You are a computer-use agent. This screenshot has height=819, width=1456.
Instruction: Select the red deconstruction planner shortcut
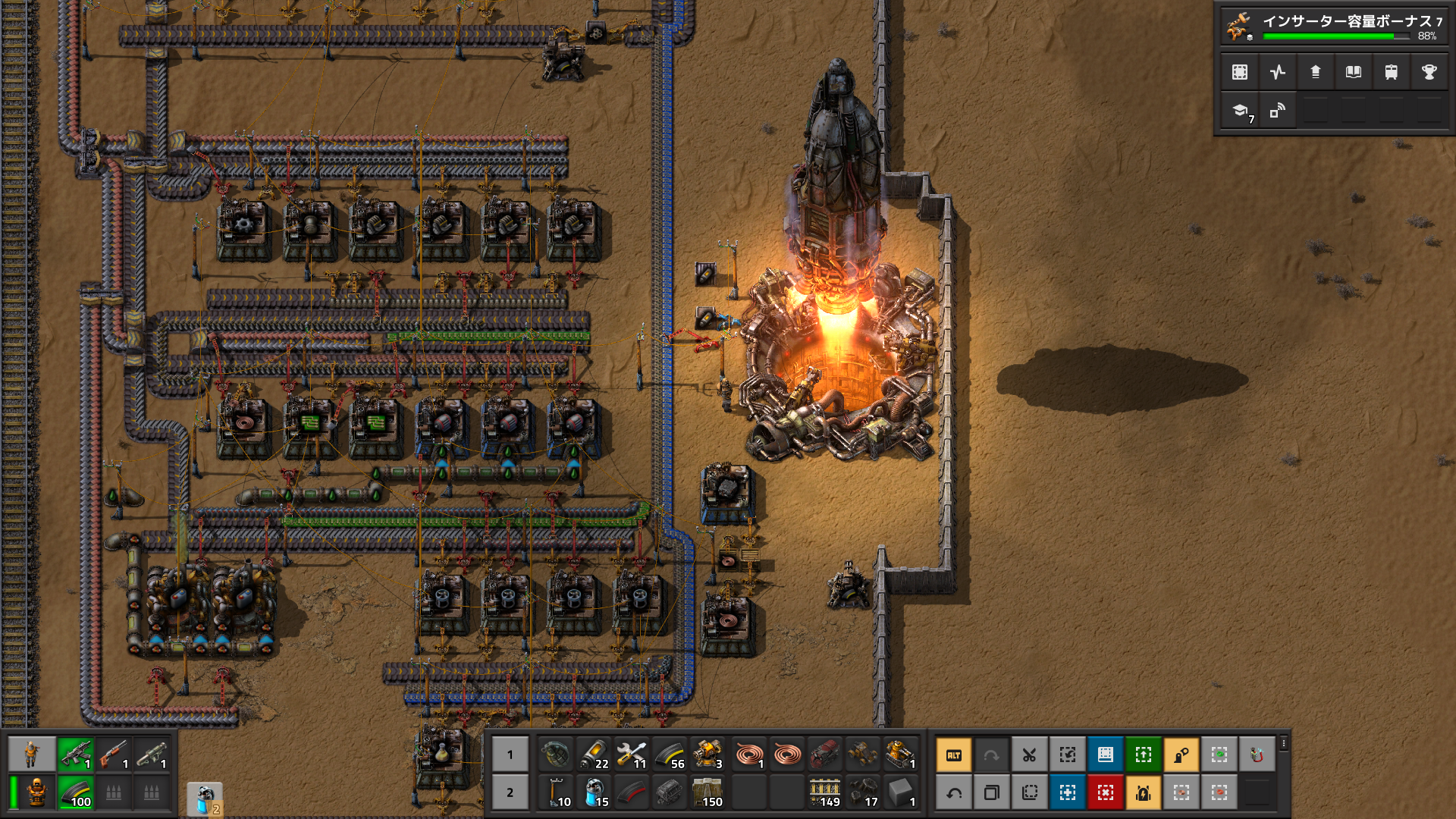tap(1106, 792)
